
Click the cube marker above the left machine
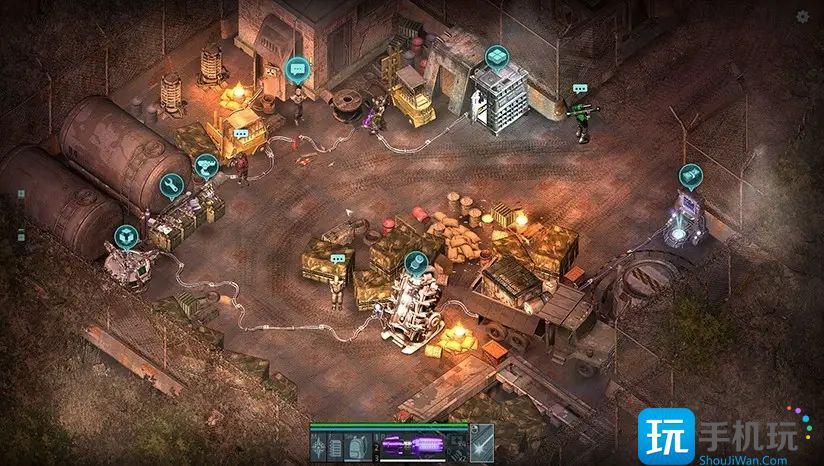pos(125,236)
